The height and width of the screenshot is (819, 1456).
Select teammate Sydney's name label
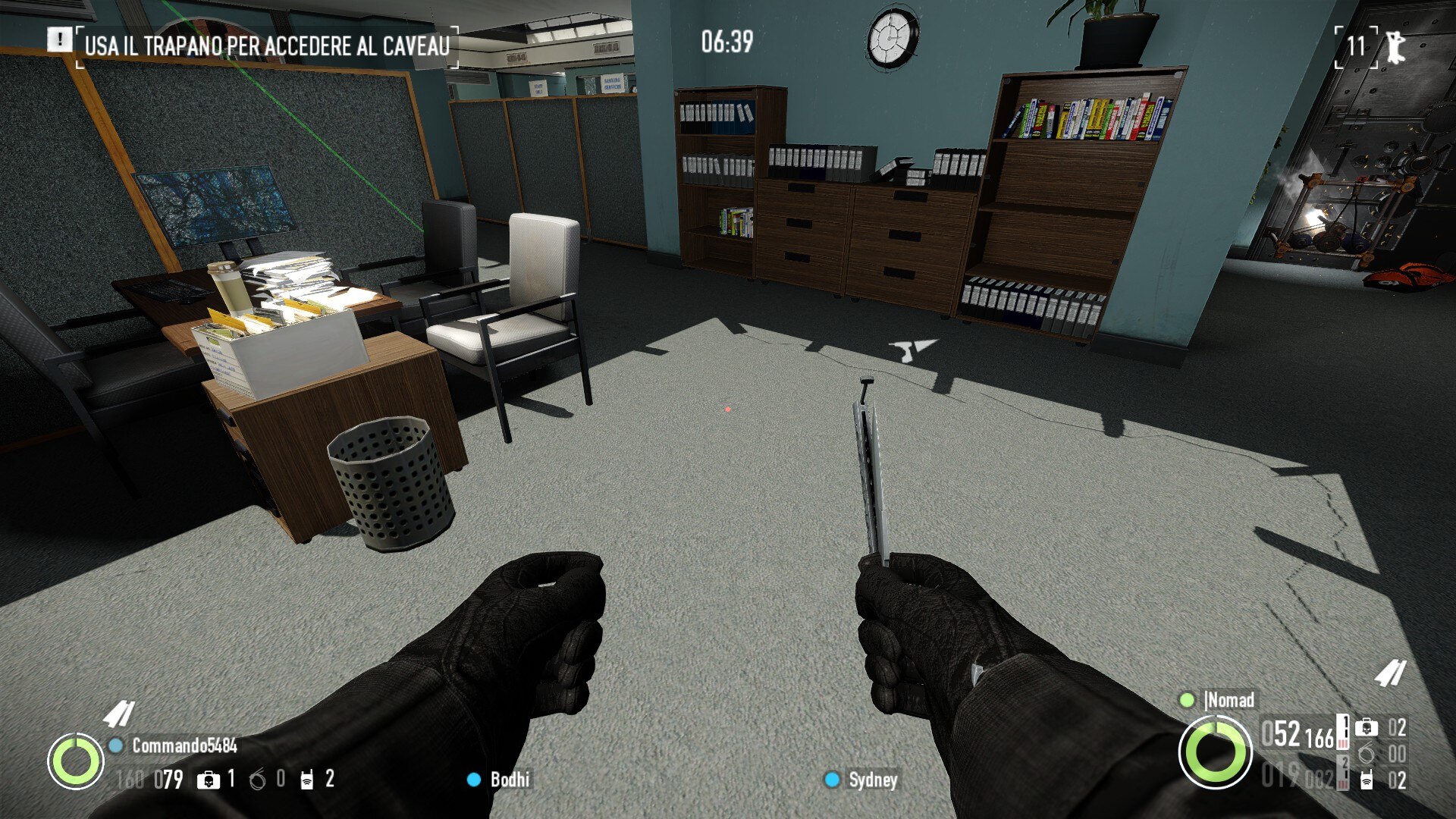(x=873, y=780)
